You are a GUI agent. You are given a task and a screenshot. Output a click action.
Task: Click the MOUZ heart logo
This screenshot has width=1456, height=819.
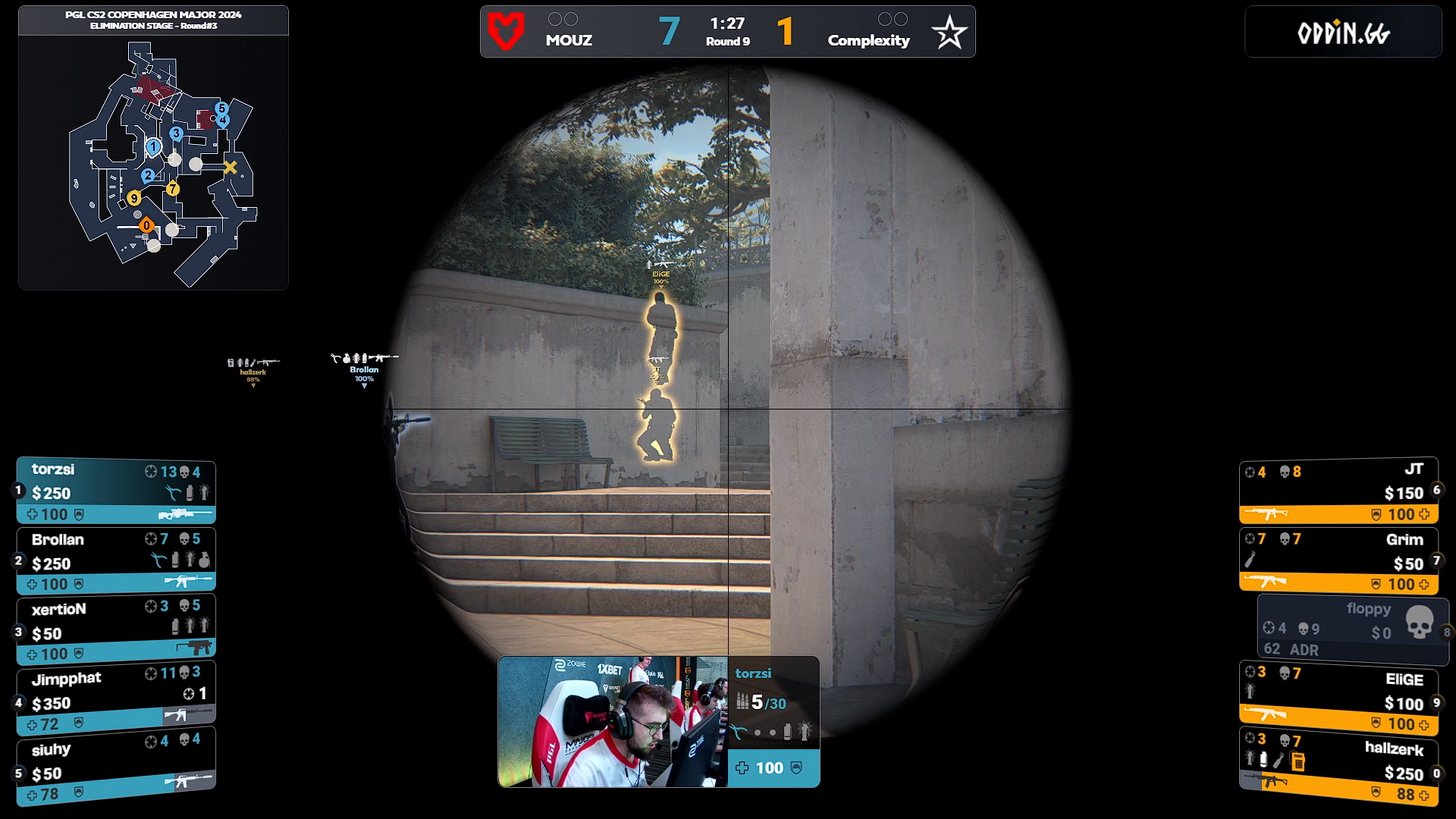click(507, 31)
